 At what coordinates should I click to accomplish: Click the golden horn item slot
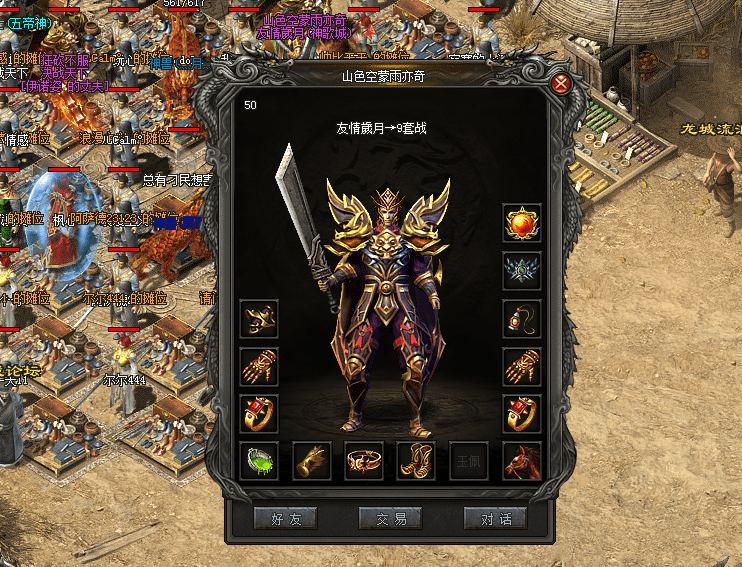312,460
